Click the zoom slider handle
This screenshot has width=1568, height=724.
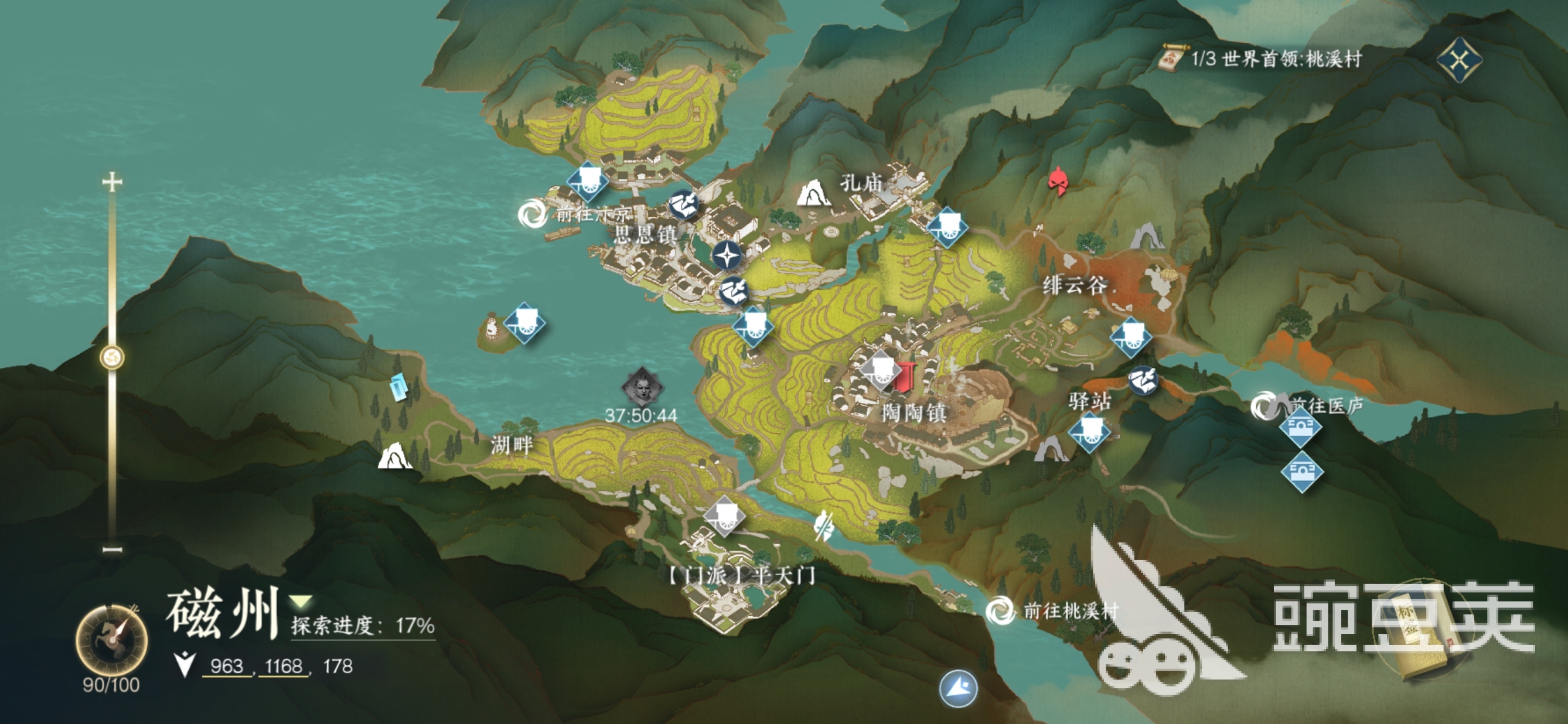(112, 357)
